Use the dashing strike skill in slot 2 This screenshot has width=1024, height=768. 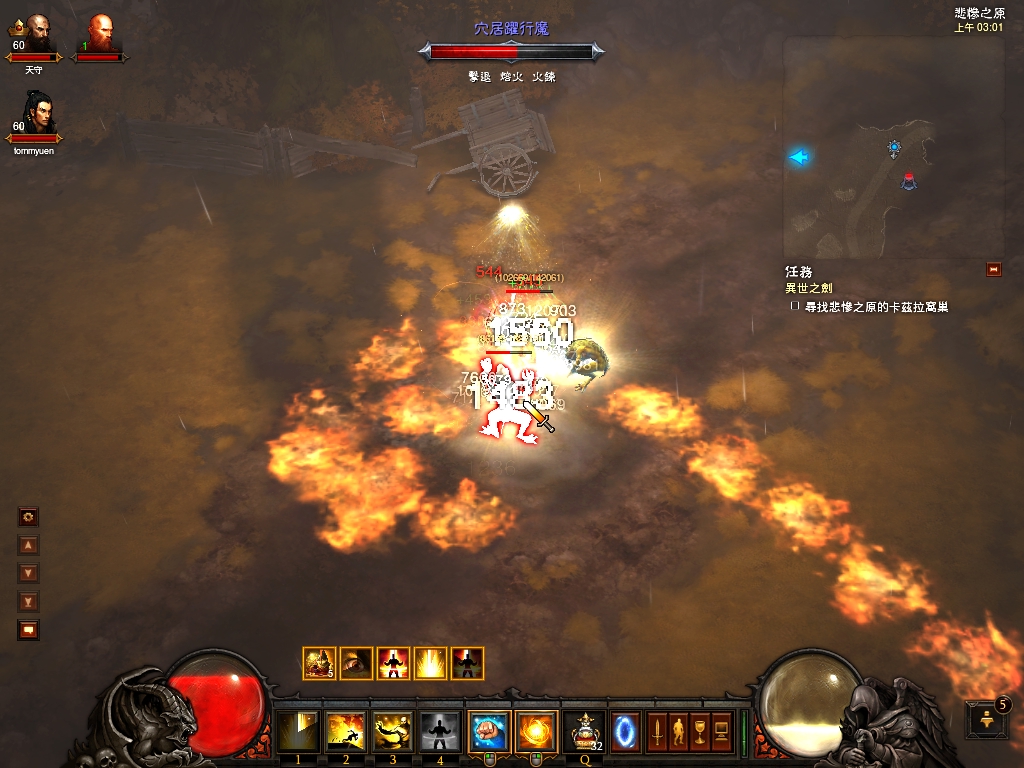[346, 731]
